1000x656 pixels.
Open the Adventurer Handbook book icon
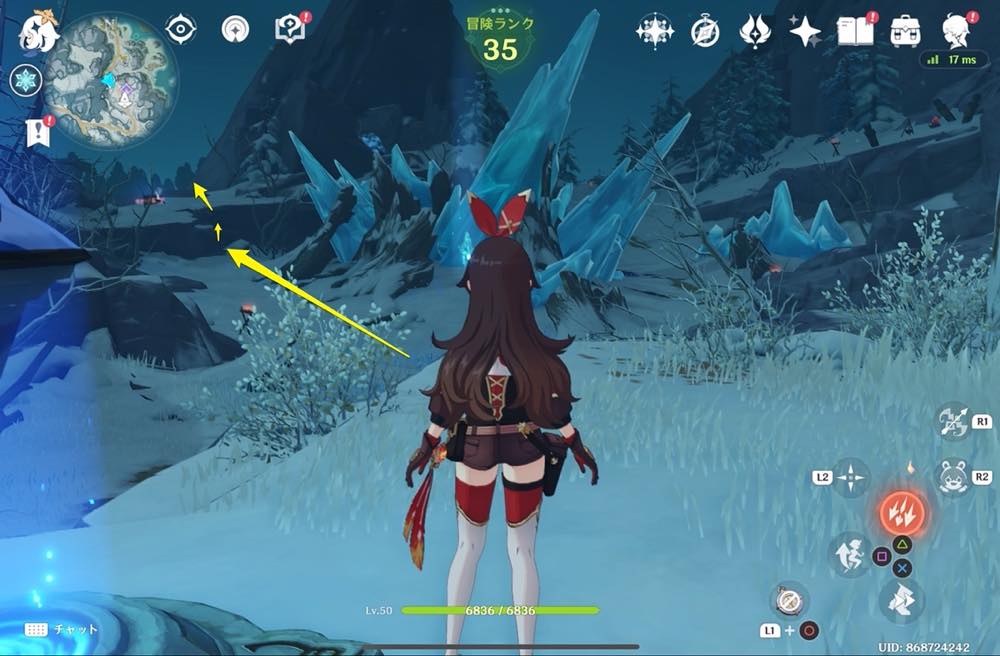pyautogui.click(x=856, y=31)
